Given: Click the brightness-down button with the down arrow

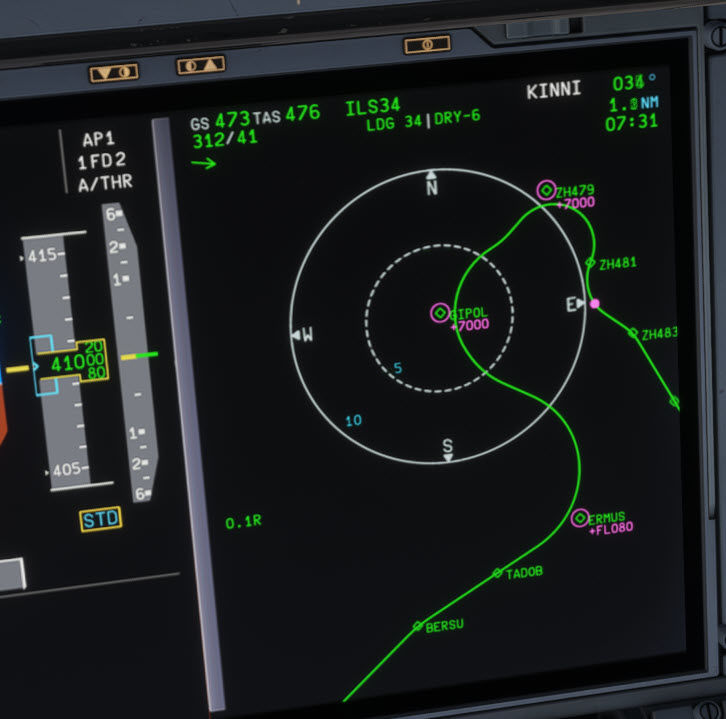Looking at the screenshot, I should click(113, 73).
